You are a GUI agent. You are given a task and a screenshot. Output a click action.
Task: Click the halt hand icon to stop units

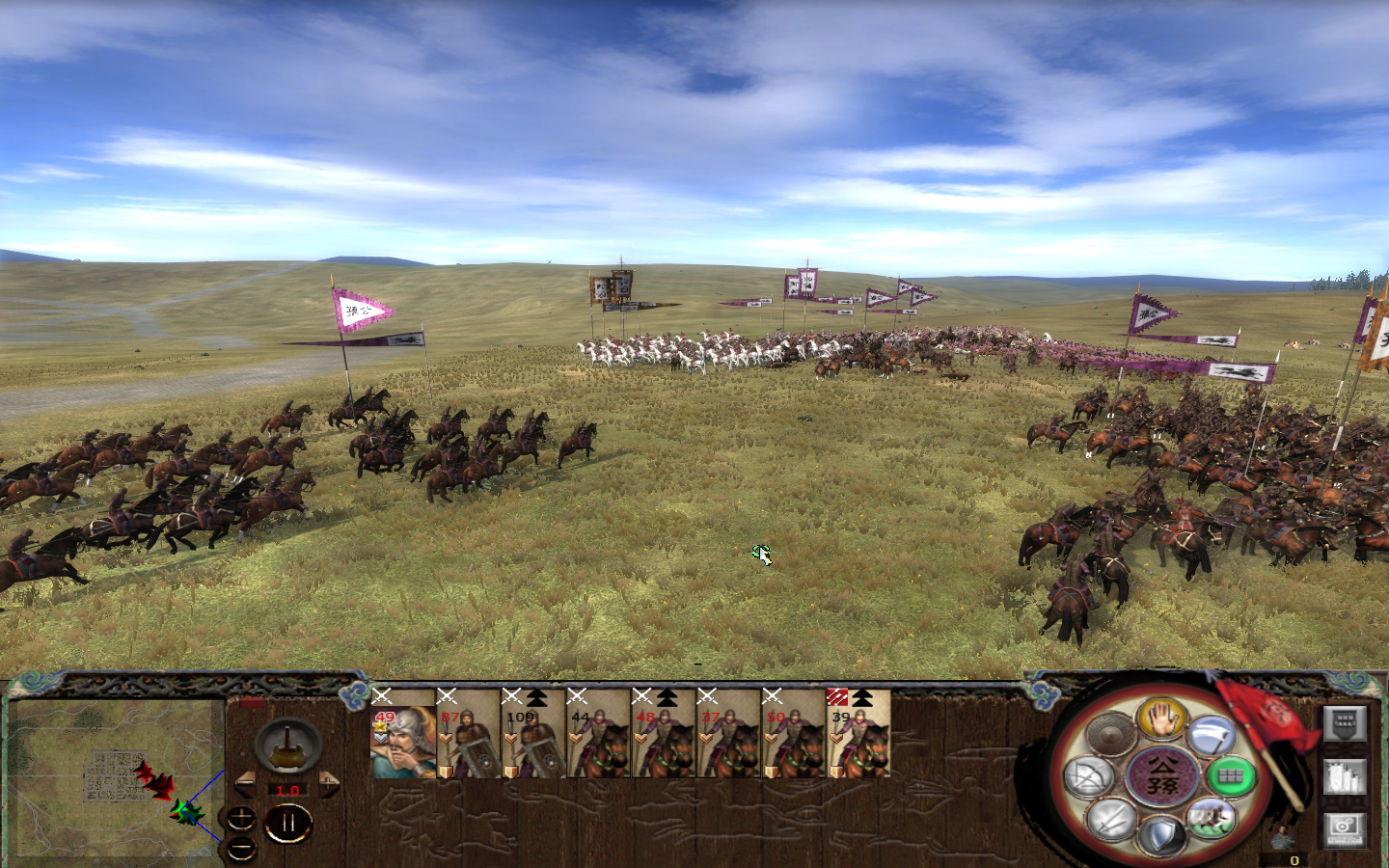point(1161,718)
